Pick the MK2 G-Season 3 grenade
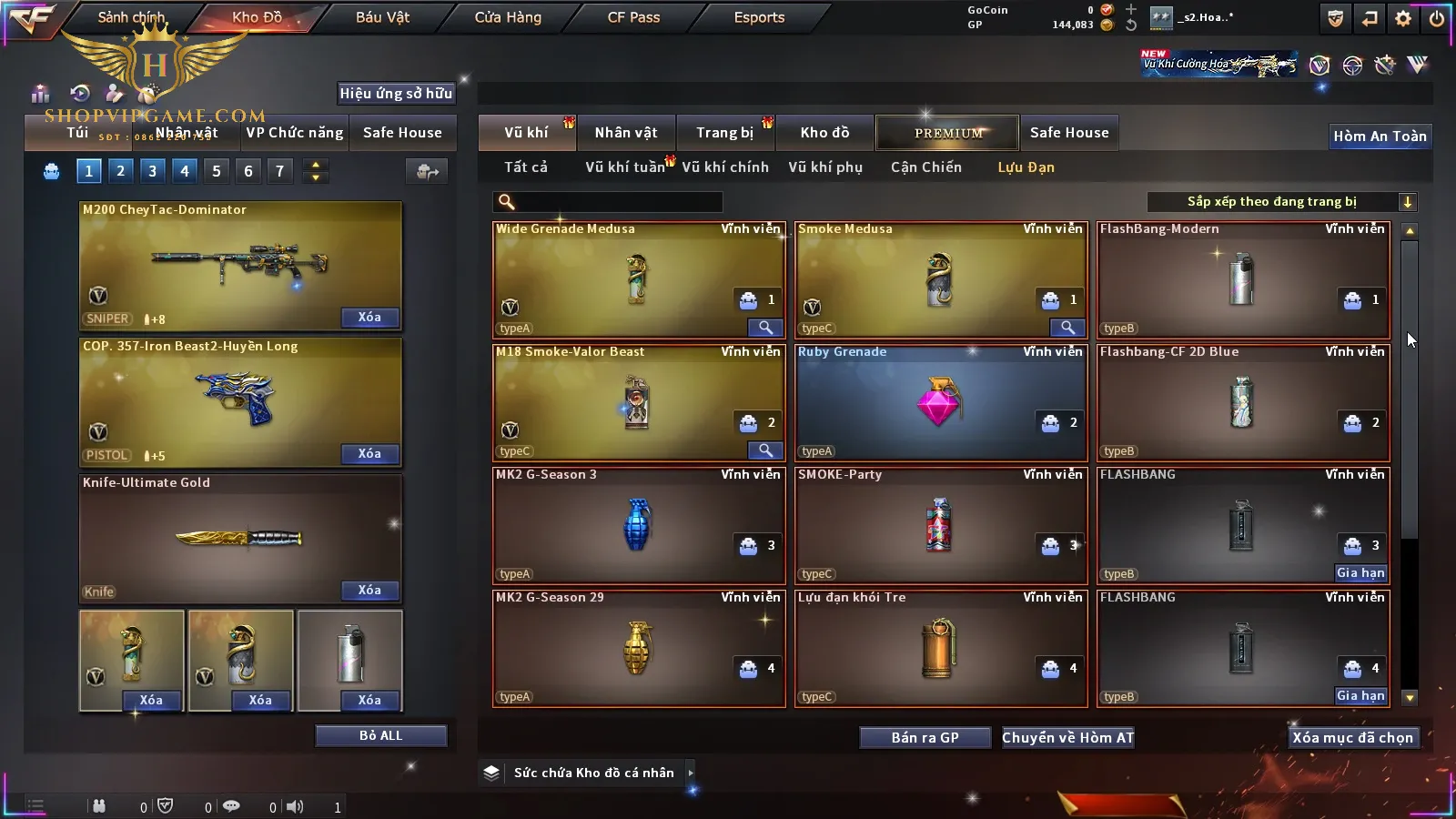 point(638,525)
